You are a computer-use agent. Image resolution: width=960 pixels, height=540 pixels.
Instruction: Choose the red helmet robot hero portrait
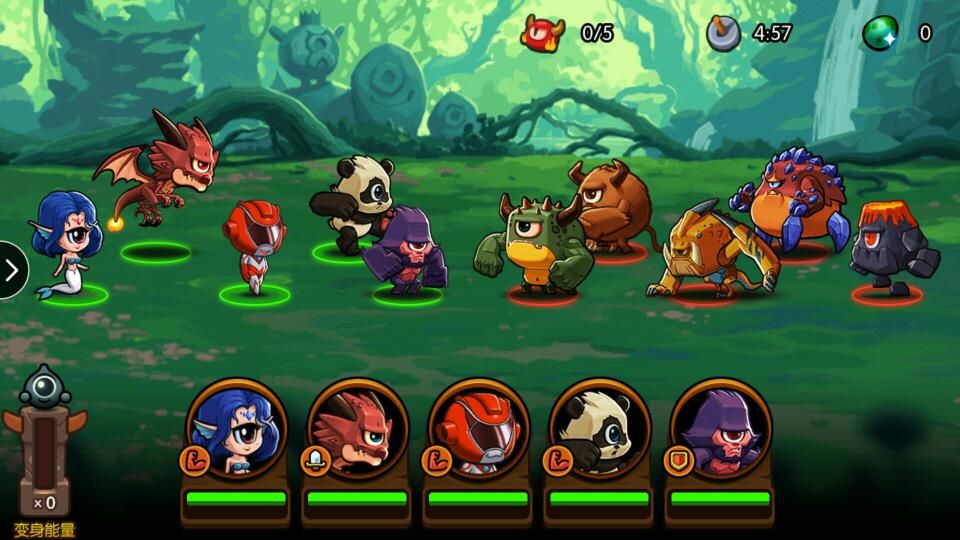pos(478,430)
